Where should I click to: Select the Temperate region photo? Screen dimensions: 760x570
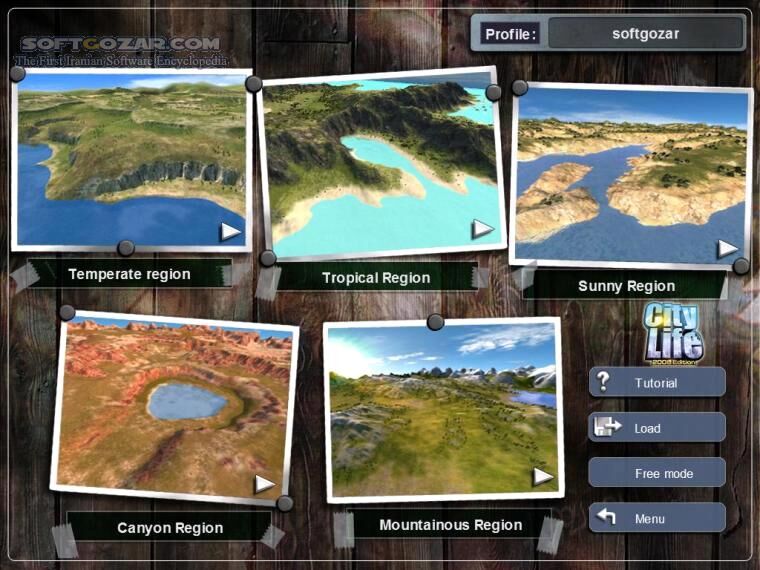tap(130, 160)
